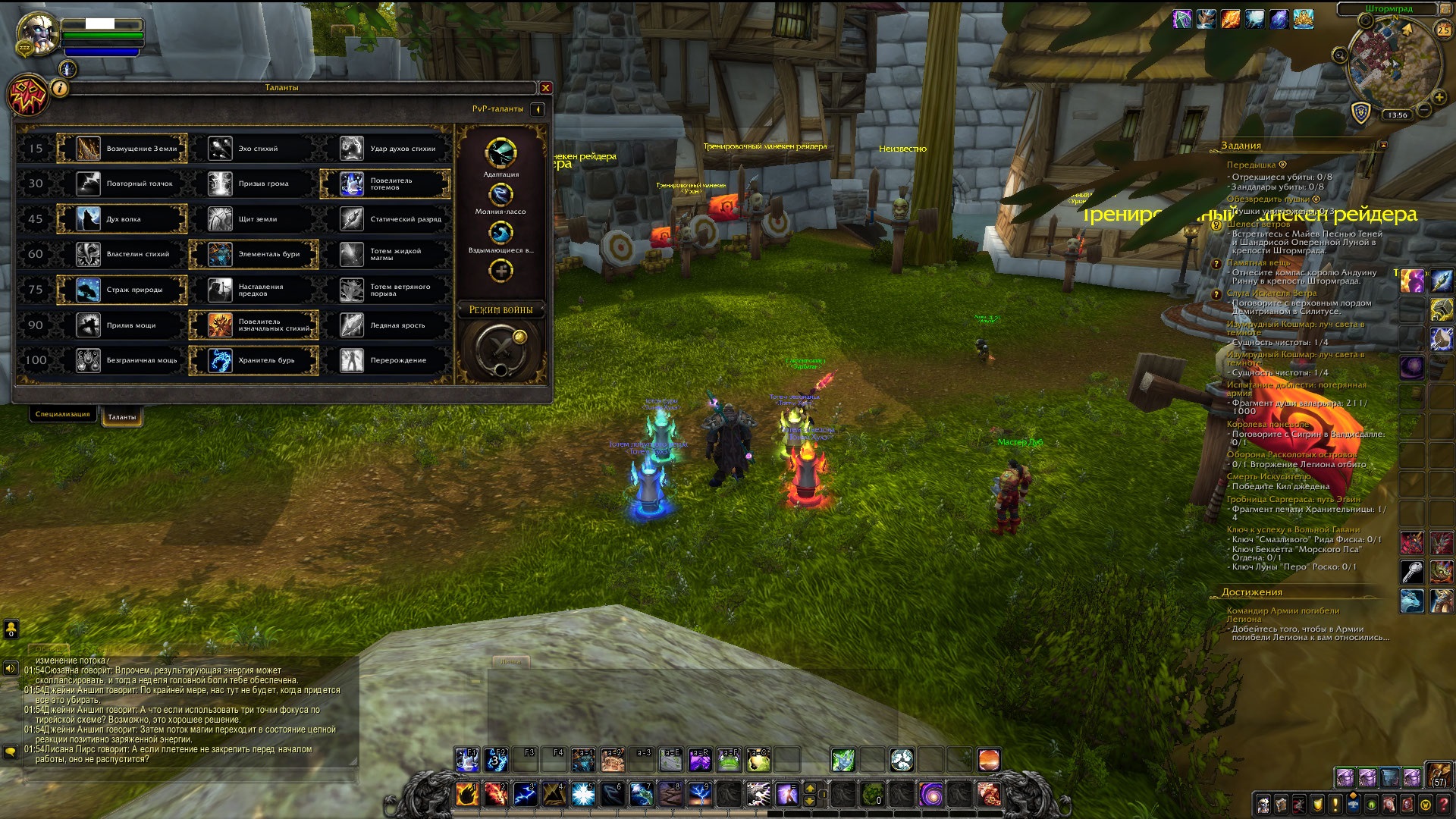Choose the Хранитель бурь talent
1456x819 pixels.
[253, 360]
